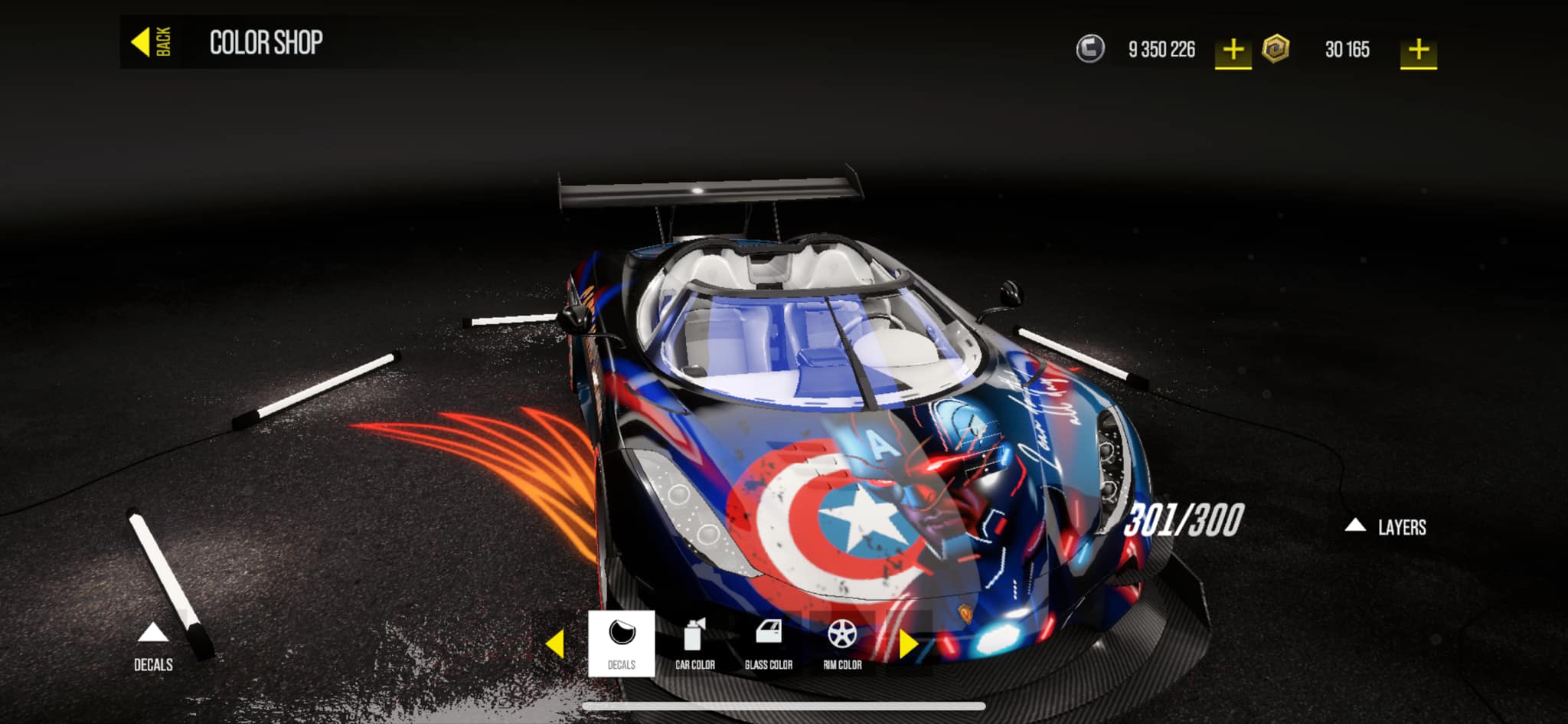Show previous paint categories with left arrow

pyautogui.click(x=556, y=644)
